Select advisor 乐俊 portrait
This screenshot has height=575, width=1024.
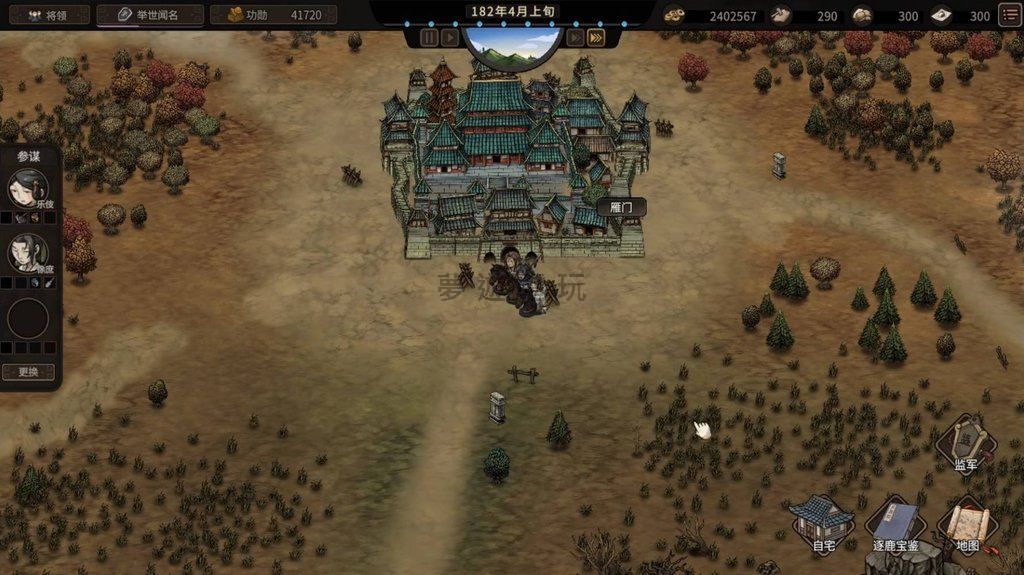pyautogui.click(x=28, y=187)
